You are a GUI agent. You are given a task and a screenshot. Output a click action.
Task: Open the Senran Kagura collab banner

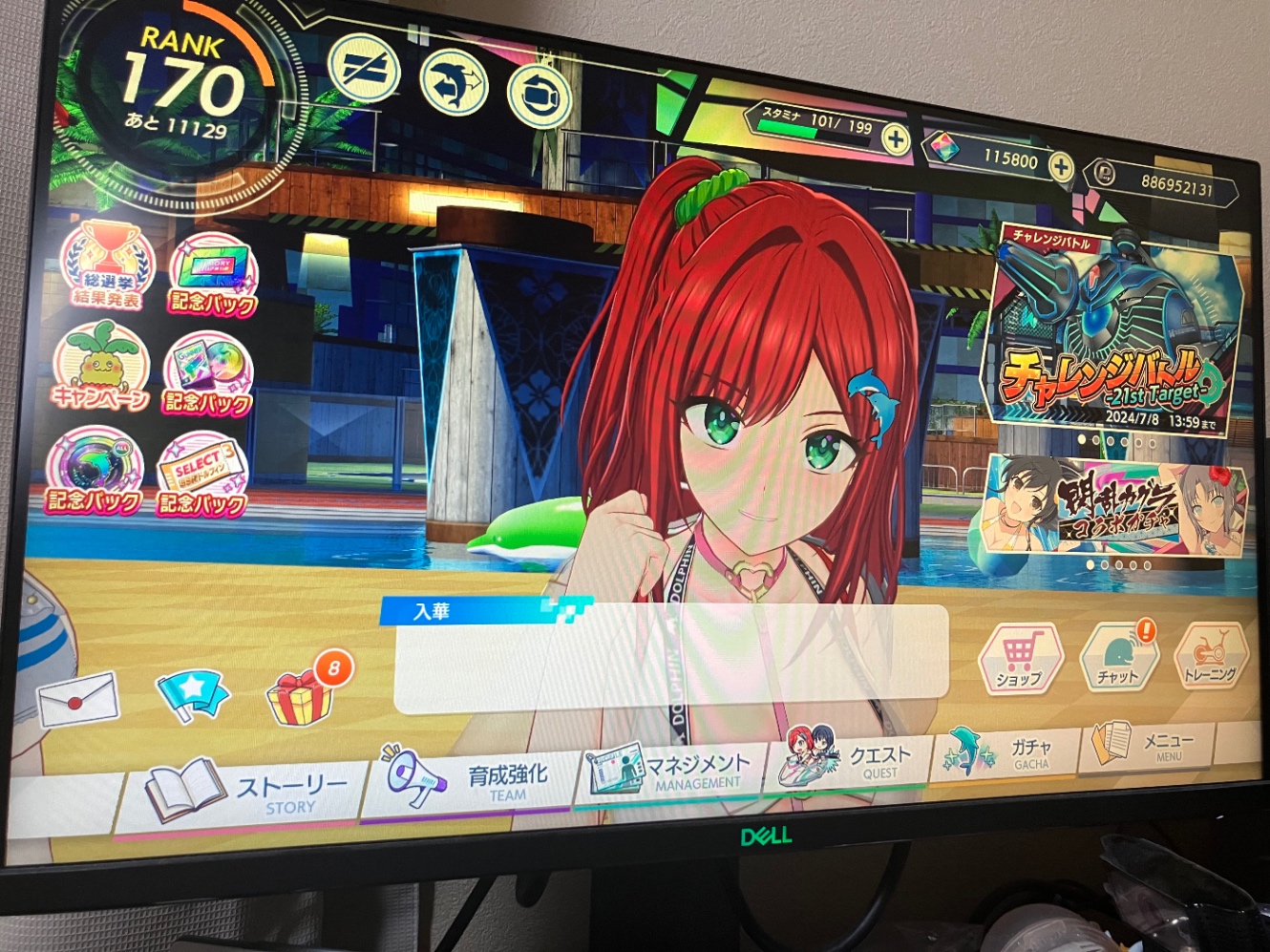coord(1108,506)
